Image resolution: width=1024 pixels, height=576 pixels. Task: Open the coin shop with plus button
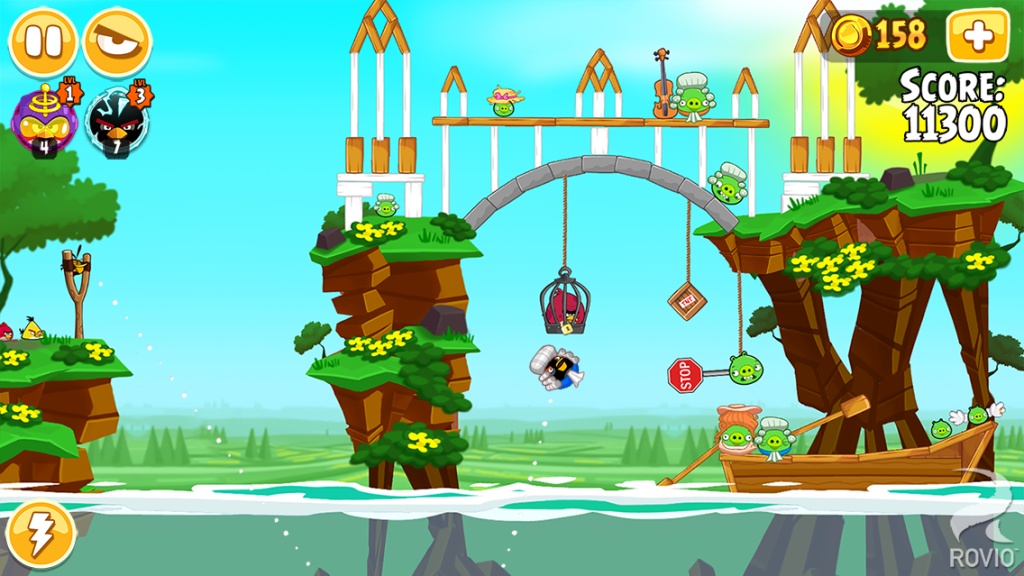click(x=976, y=37)
